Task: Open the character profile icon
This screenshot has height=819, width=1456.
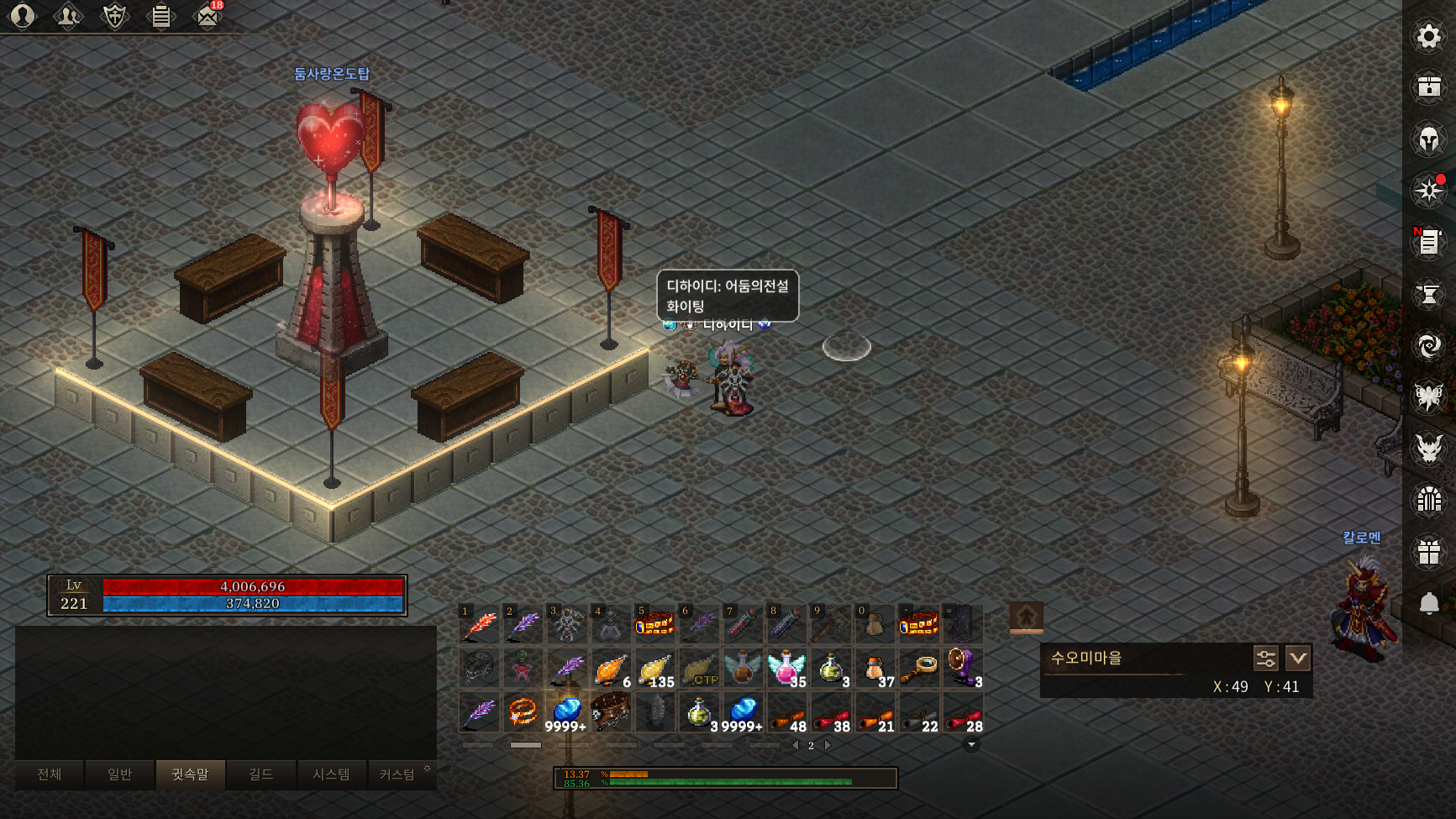Action: (x=23, y=16)
